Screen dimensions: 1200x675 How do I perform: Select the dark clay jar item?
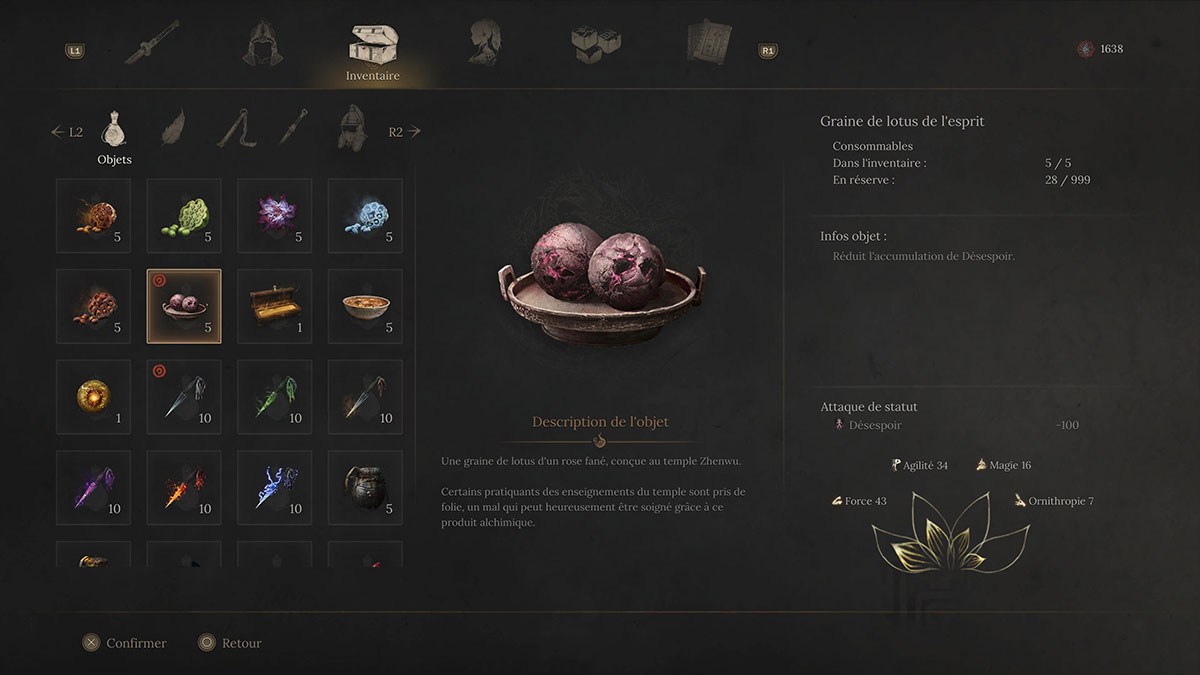coord(365,487)
